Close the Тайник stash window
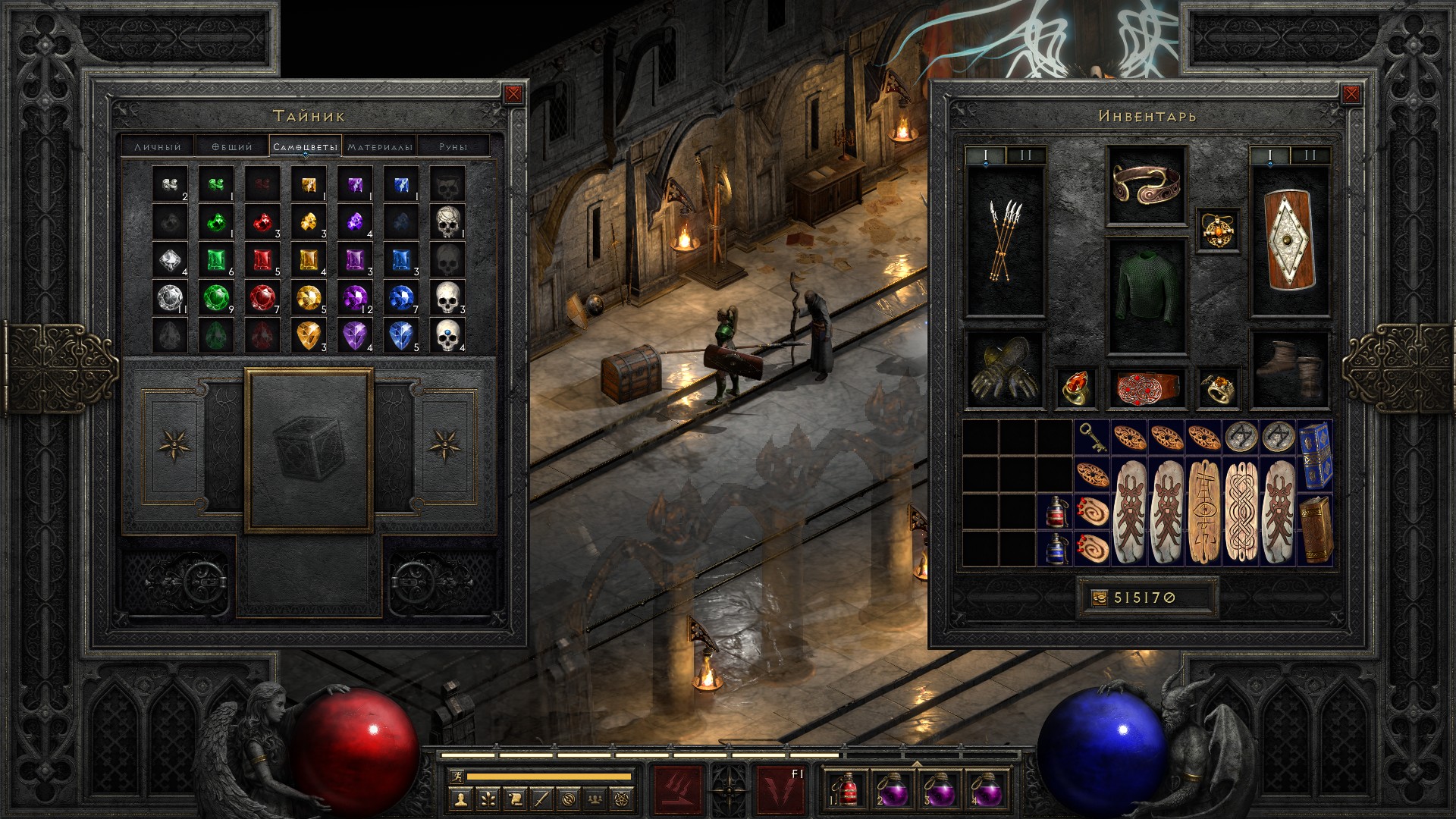This screenshot has width=1456, height=819. pos(513,94)
